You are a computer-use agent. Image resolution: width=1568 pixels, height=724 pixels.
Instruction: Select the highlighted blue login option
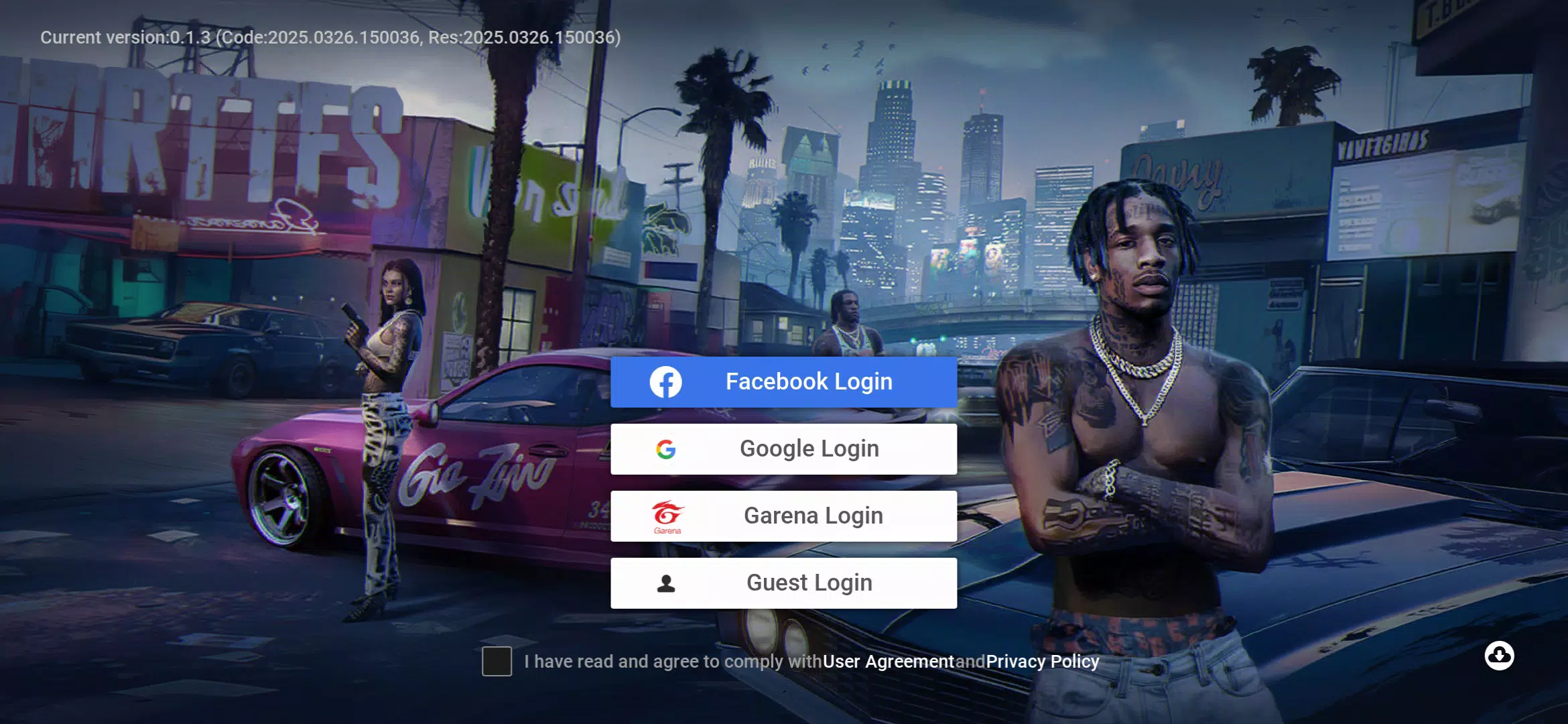coord(784,381)
